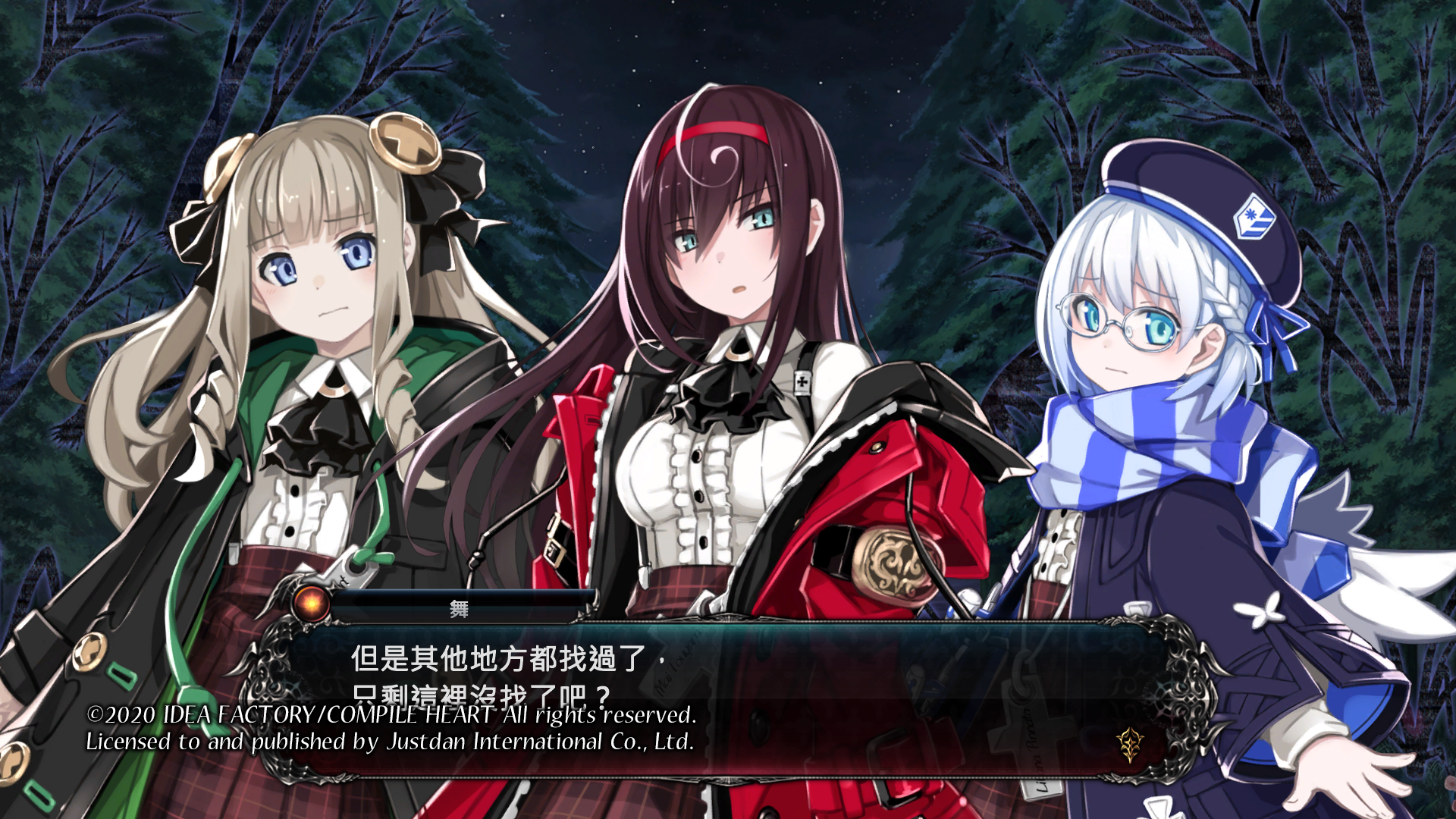Viewport: 1456px width, 819px height.
Task: Click the golden advance-dialogue indicator icon
Action: pos(1130,745)
